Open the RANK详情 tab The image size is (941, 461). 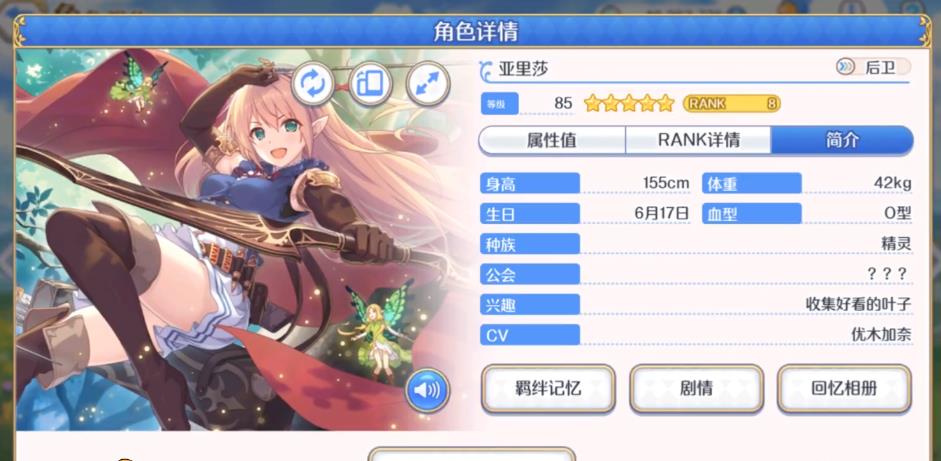[698, 140]
